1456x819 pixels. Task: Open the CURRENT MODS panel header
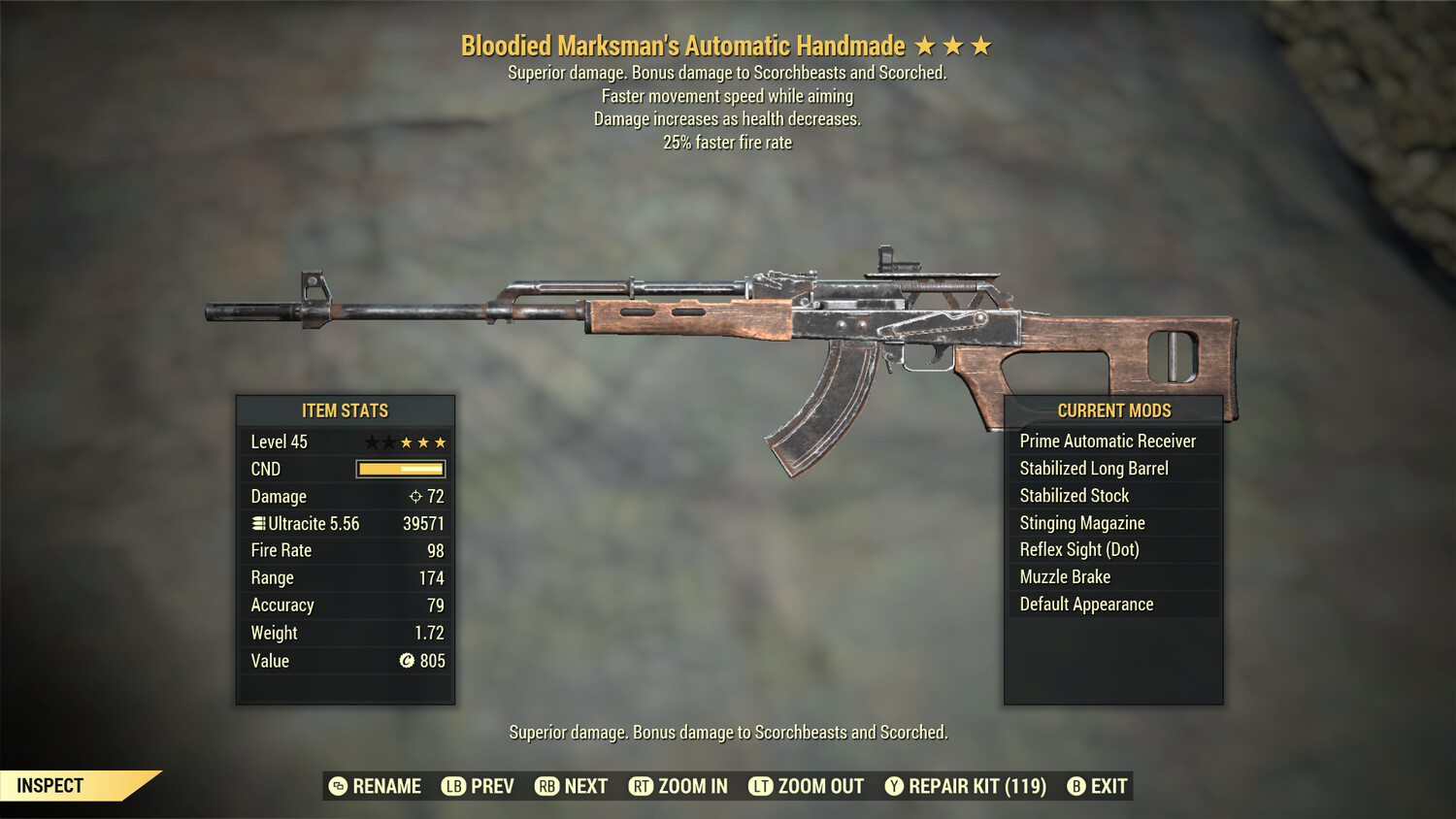[1113, 409]
